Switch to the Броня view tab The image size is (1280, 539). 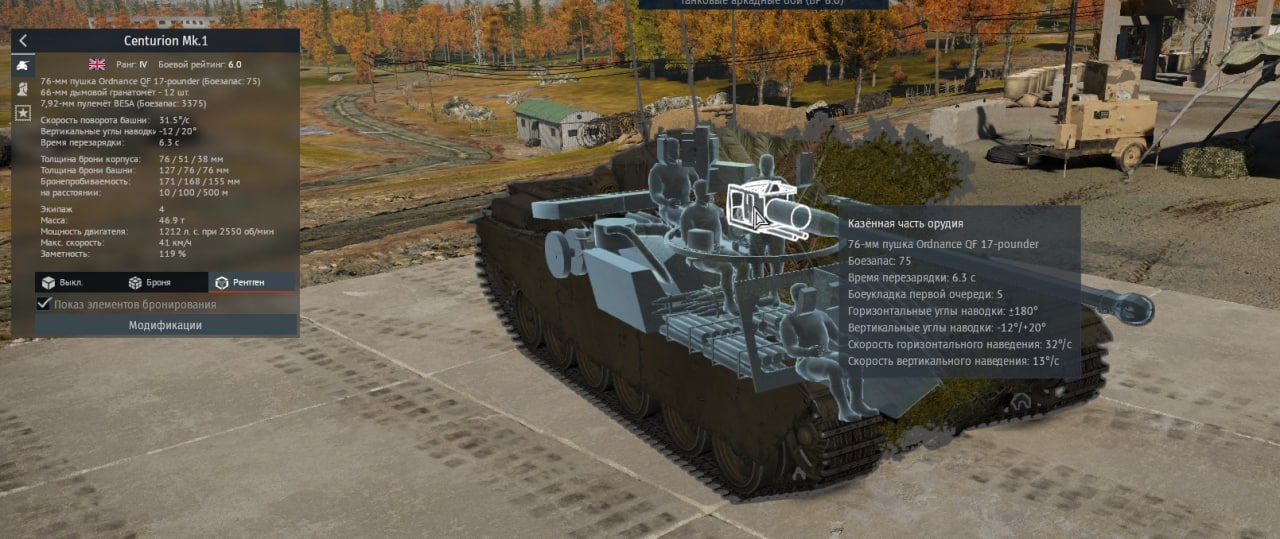click(x=150, y=283)
